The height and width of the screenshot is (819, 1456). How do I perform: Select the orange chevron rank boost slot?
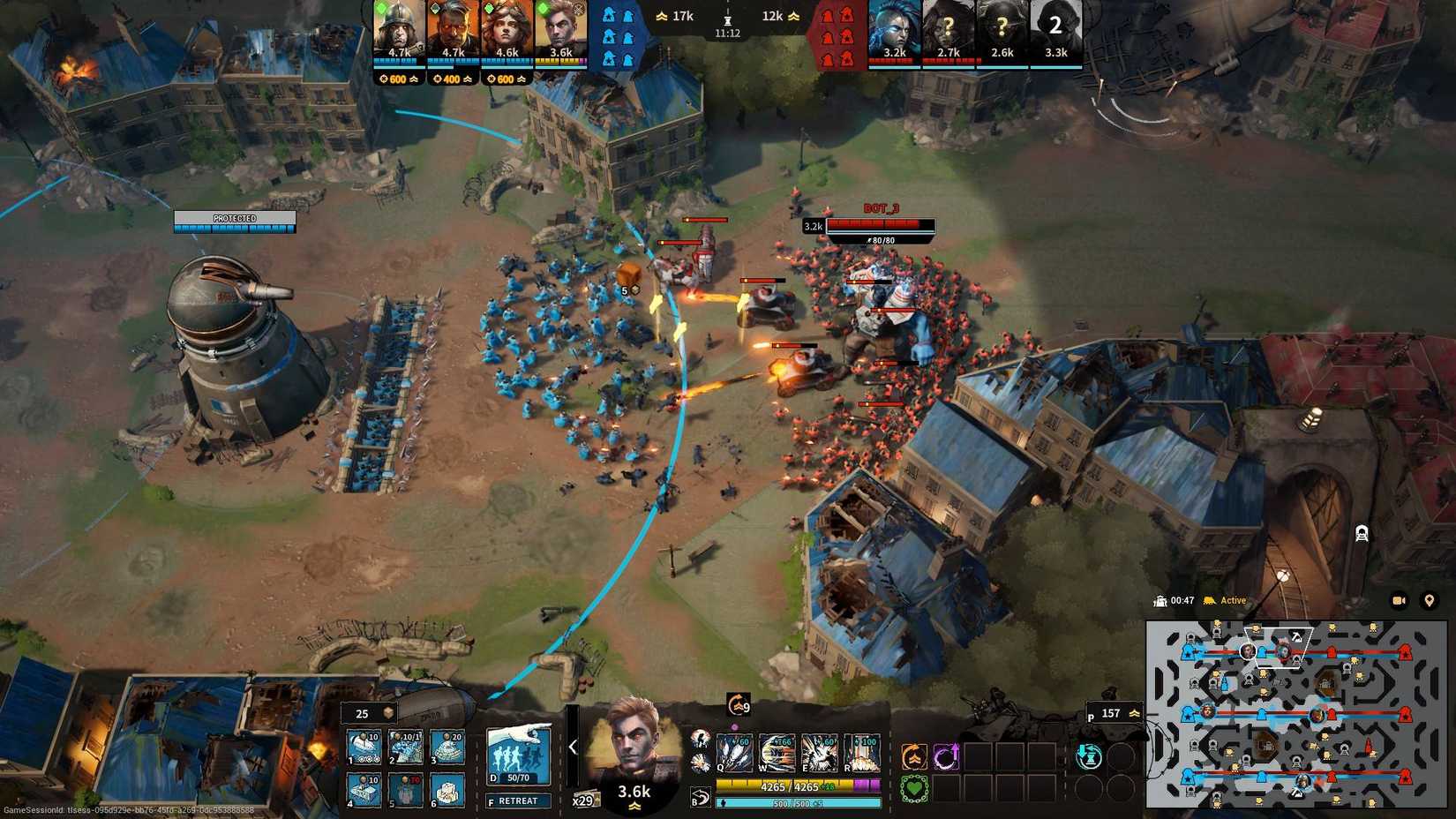click(x=913, y=756)
